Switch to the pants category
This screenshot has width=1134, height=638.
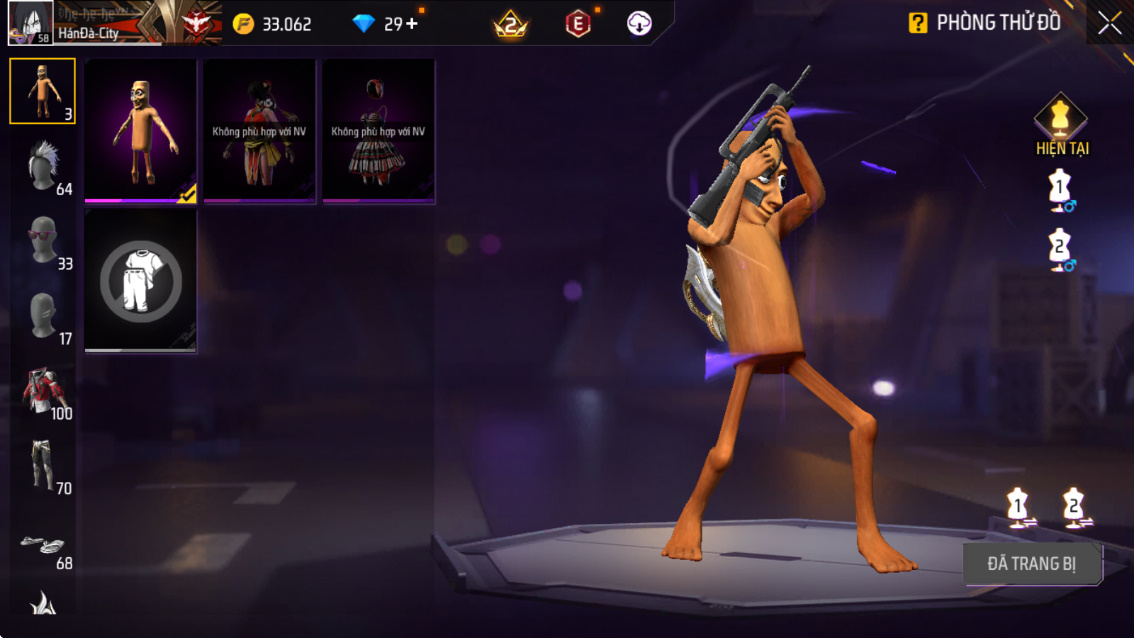[x=42, y=466]
